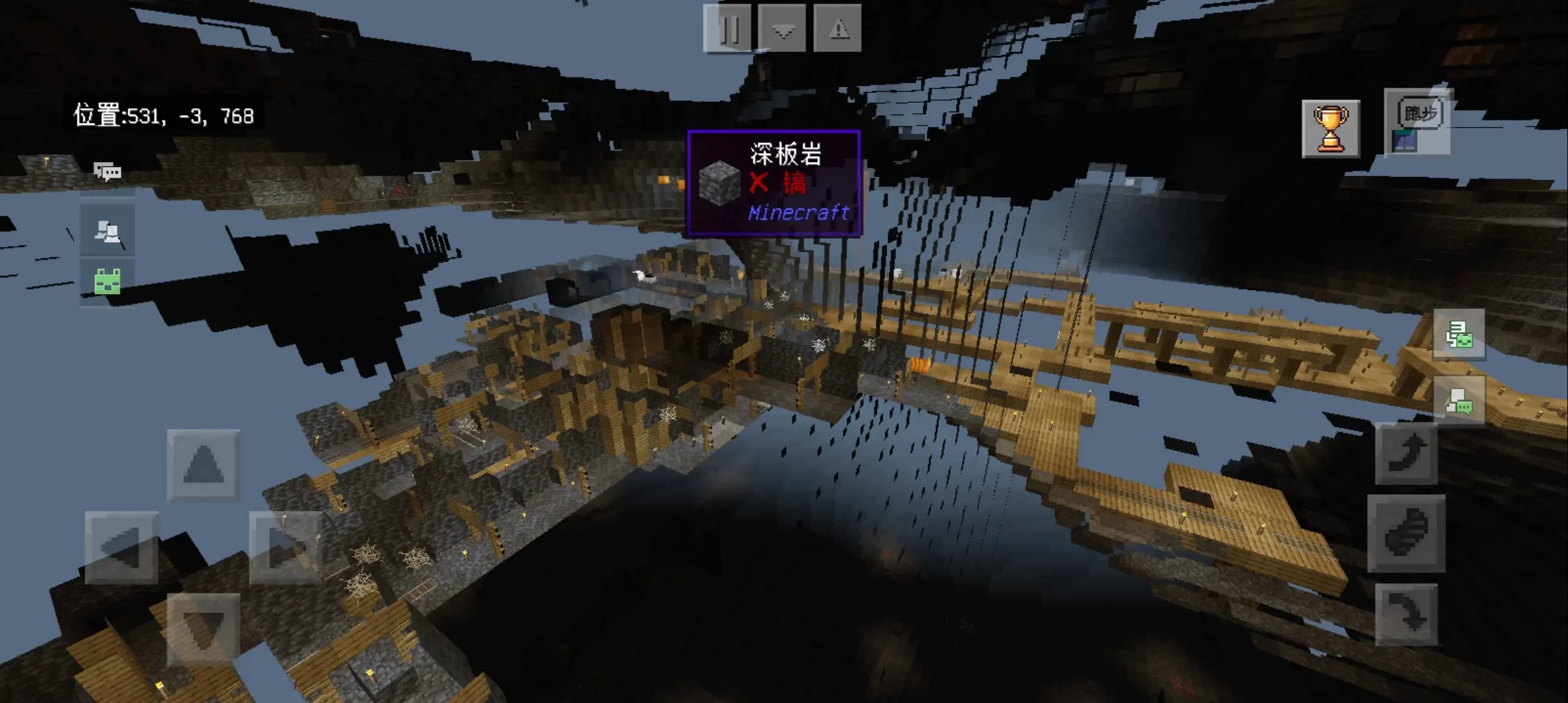Strafe left with the left arrow
Screen dimensions: 1568x703
coord(122,547)
